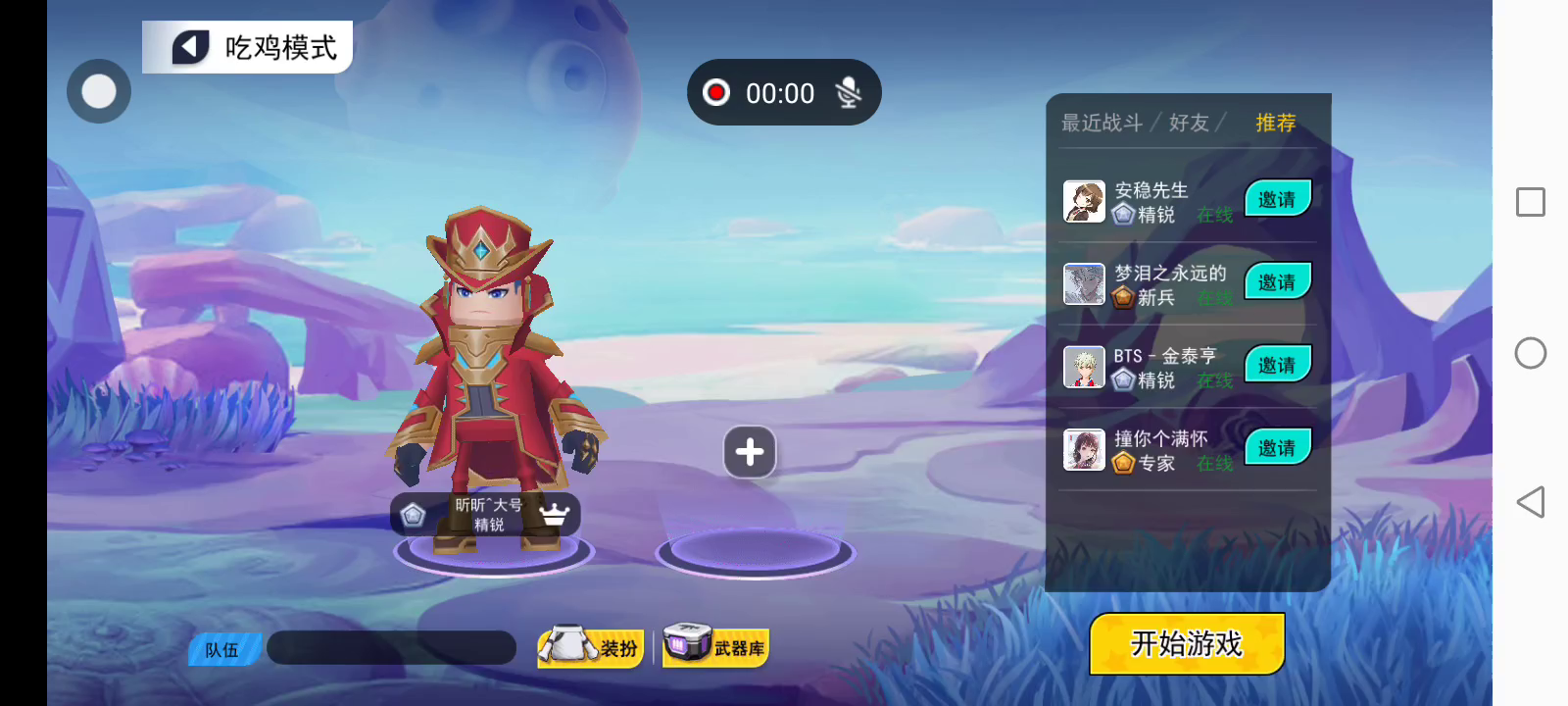The height and width of the screenshot is (706, 1568).
Task: Add a teammate with the plus button
Action: (750, 452)
